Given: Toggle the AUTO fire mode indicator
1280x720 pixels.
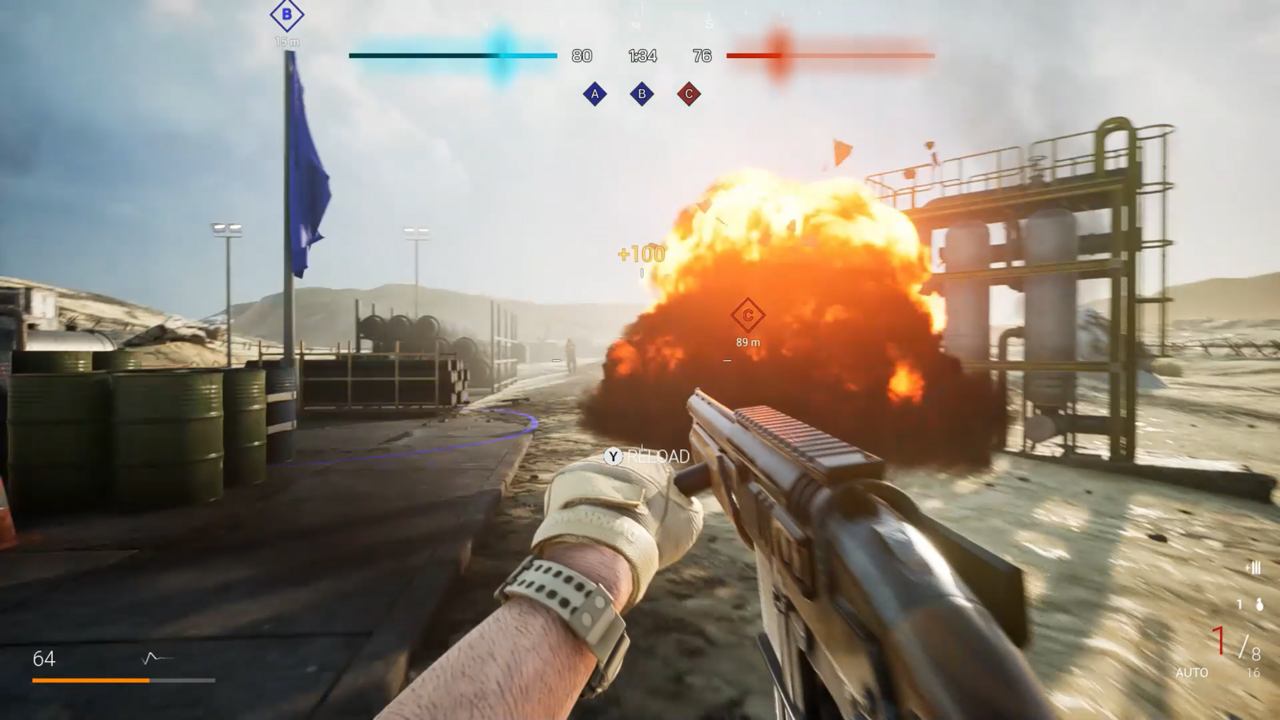Looking at the screenshot, I should pyautogui.click(x=1192, y=672).
